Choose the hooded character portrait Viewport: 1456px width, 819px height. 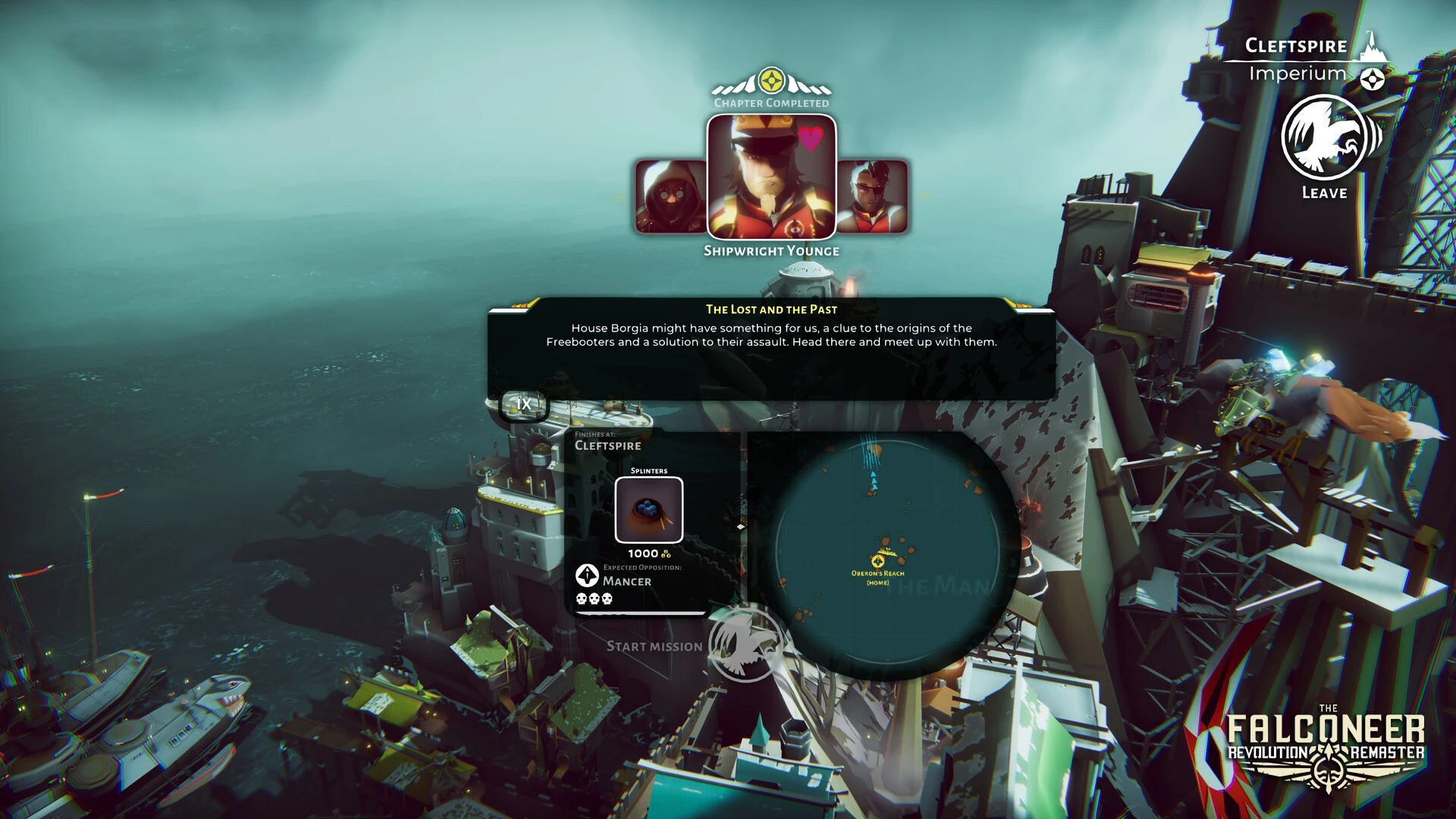670,196
